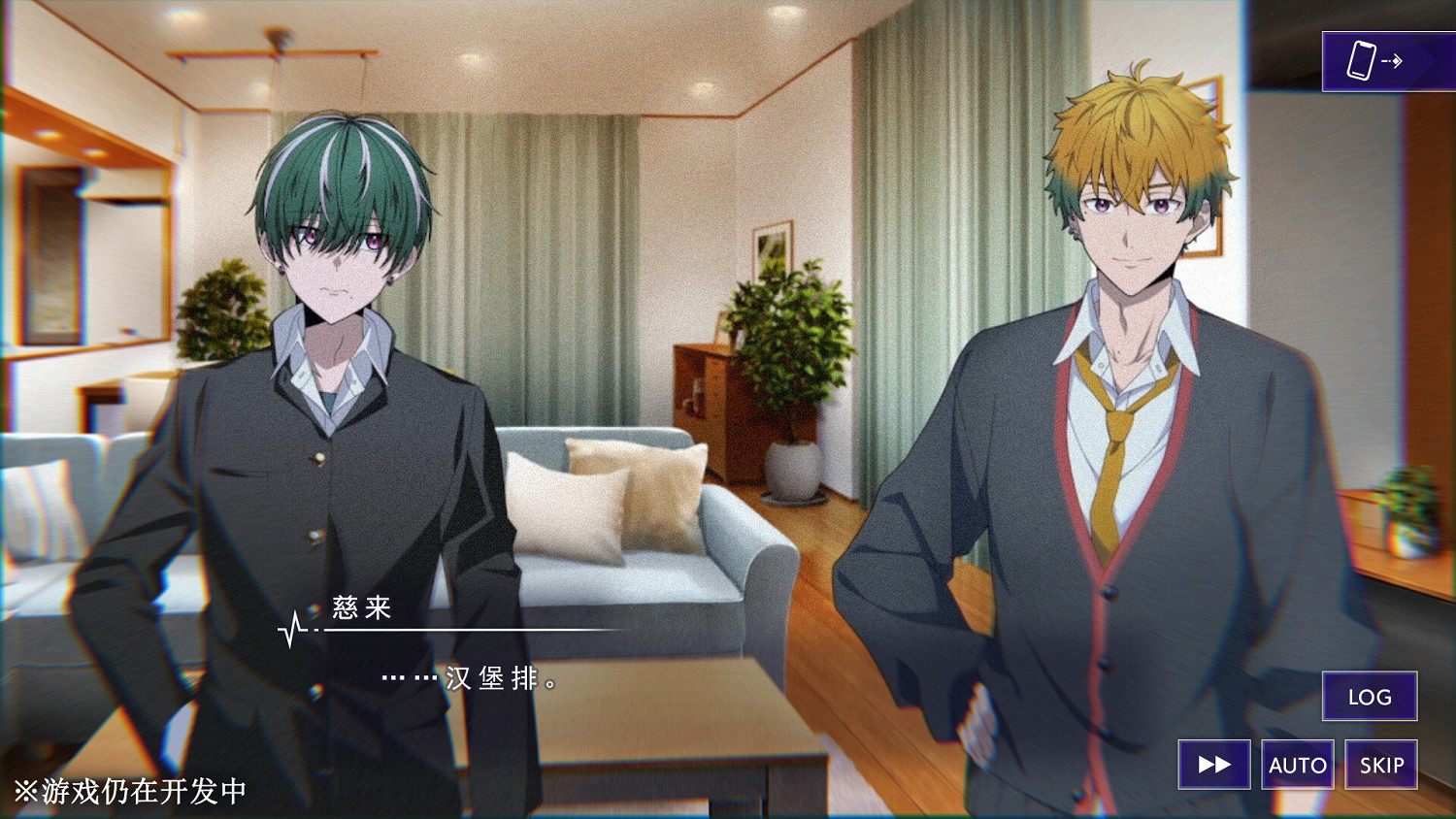
Task: Select the heartbeat pulse icon beside 慈来
Action: click(x=291, y=629)
